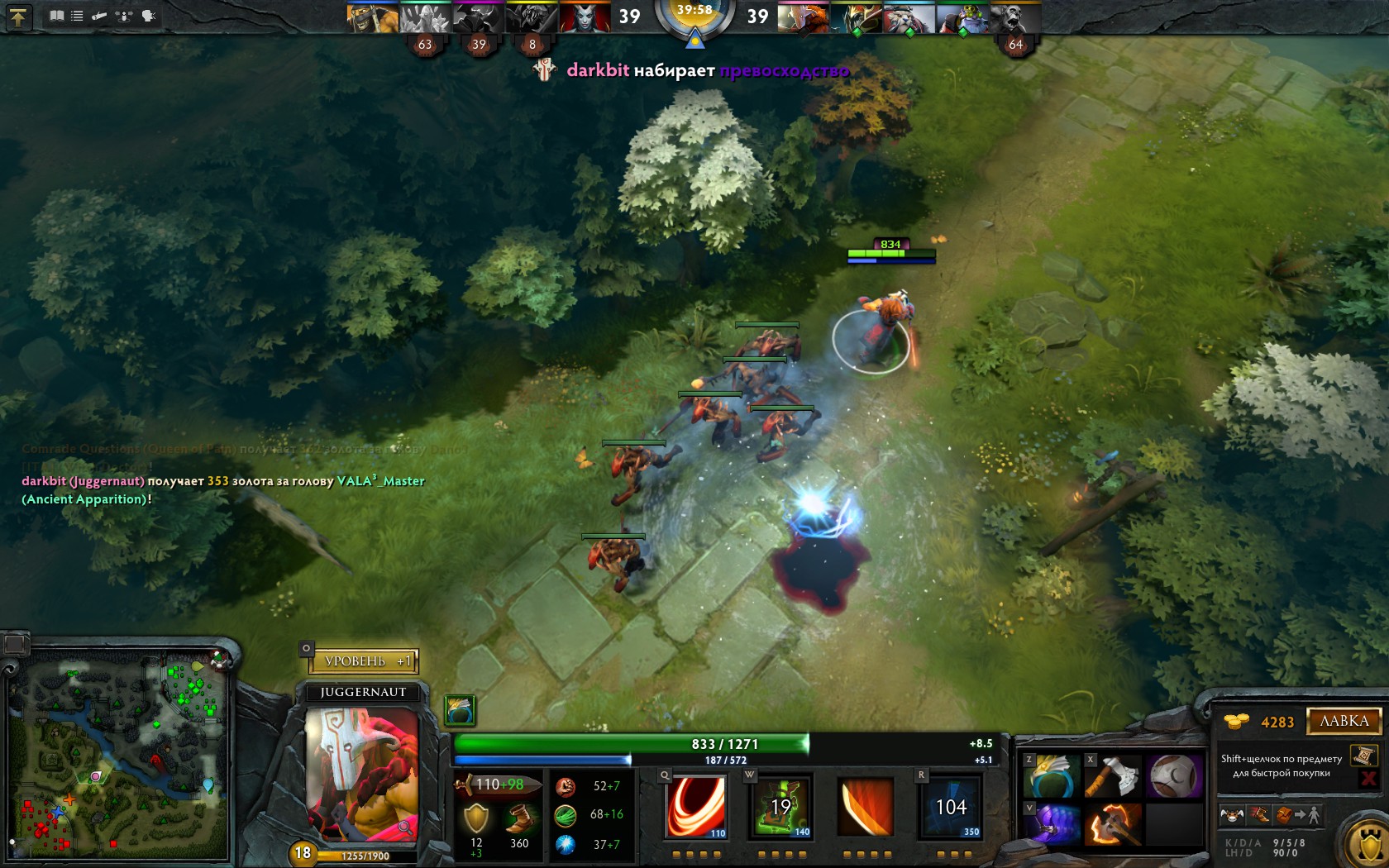Screen dimensions: 1389x868
Task: Open the ЛАВКА shop button
Action: point(1344,721)
